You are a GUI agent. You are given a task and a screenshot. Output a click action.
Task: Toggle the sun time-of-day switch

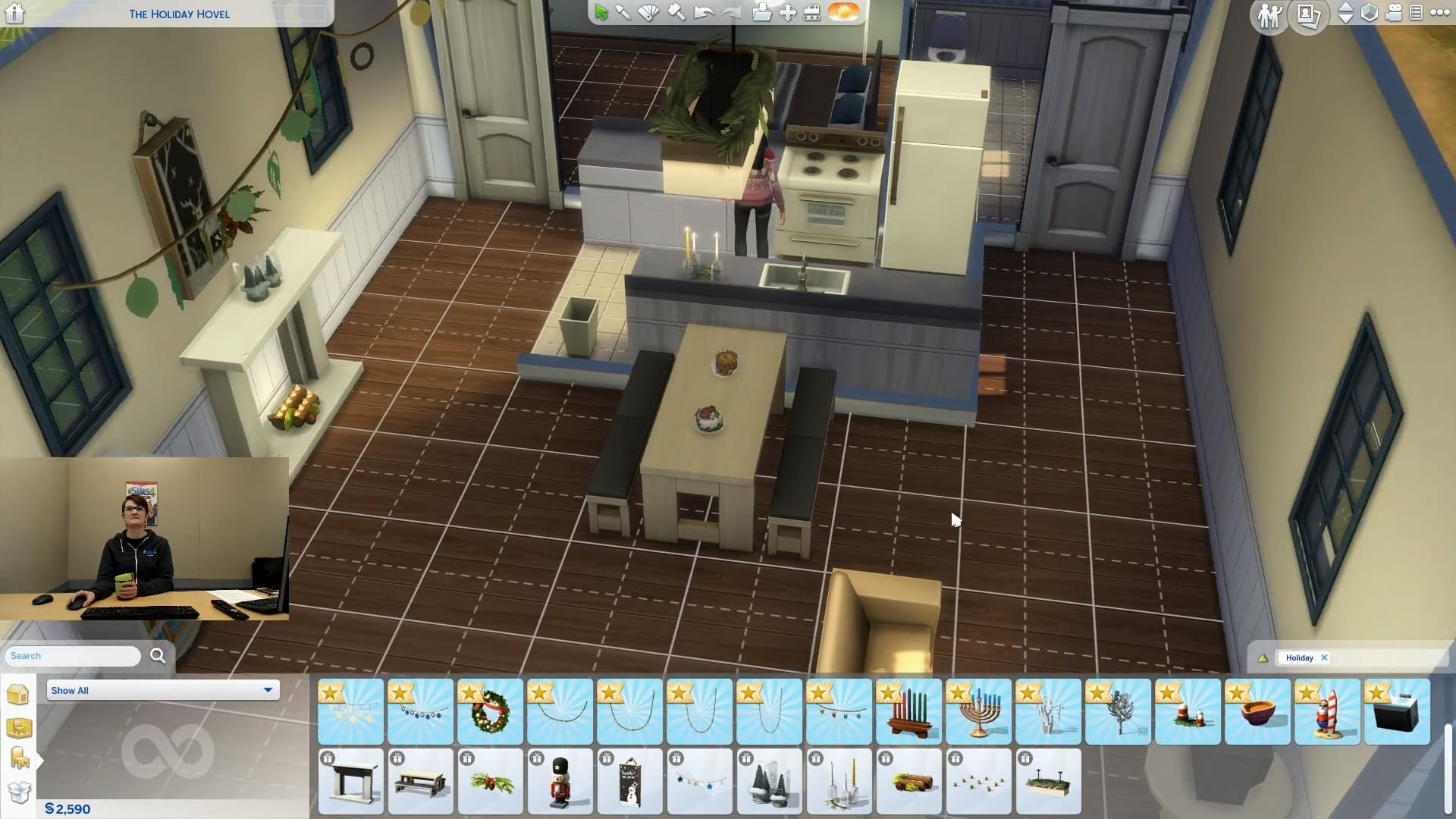(x=843, y=12)
